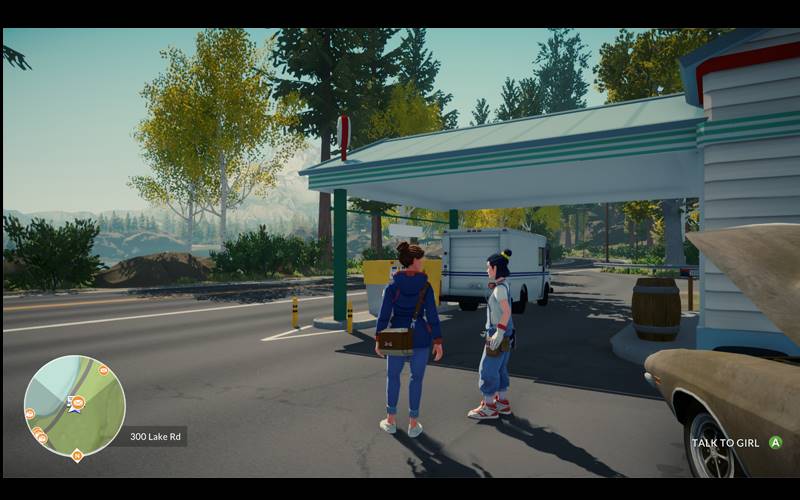Click the north compass diamond under the minimap

(x=77, y=456)
